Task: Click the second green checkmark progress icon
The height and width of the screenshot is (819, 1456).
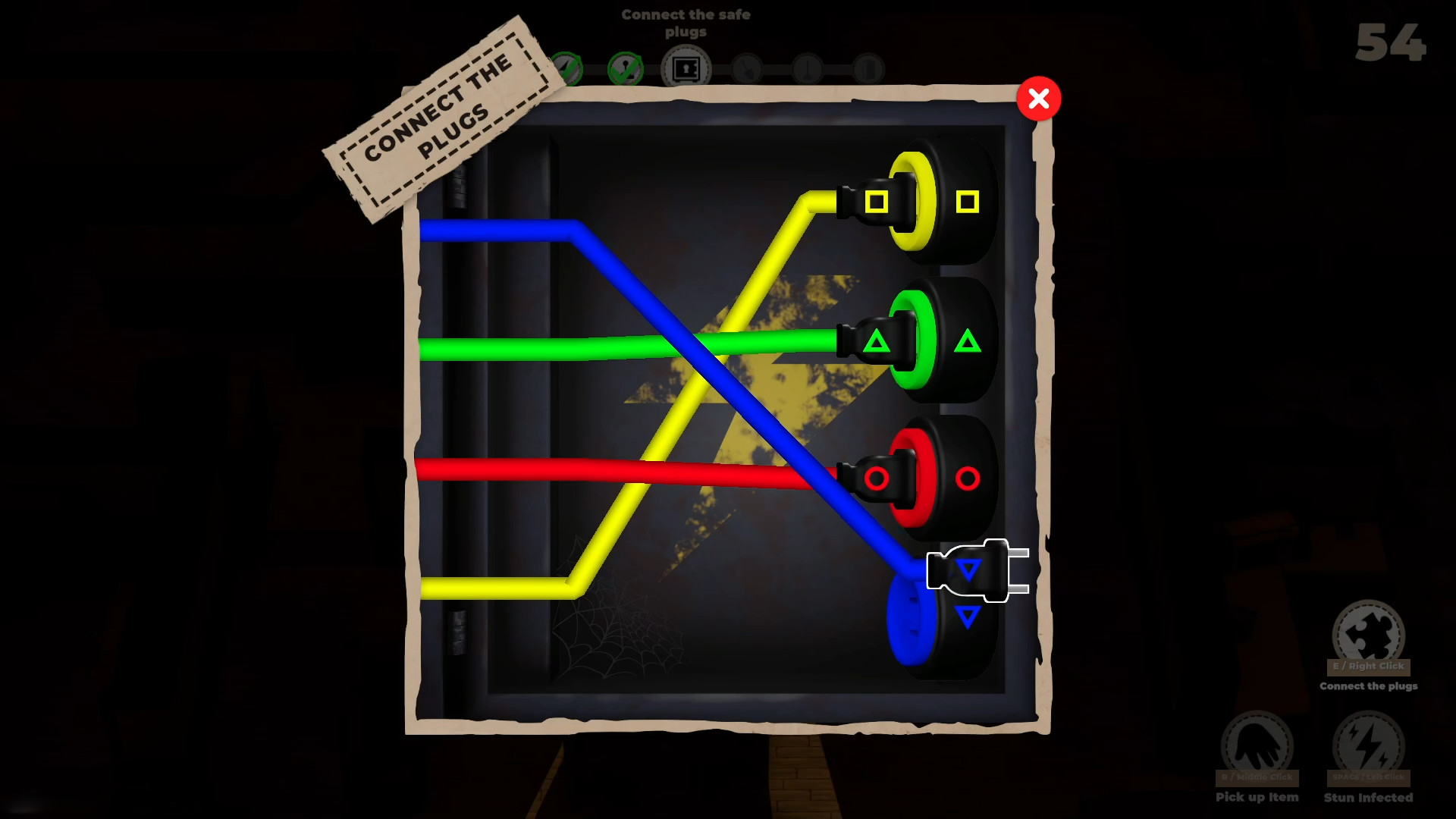Action: (626, 68)
